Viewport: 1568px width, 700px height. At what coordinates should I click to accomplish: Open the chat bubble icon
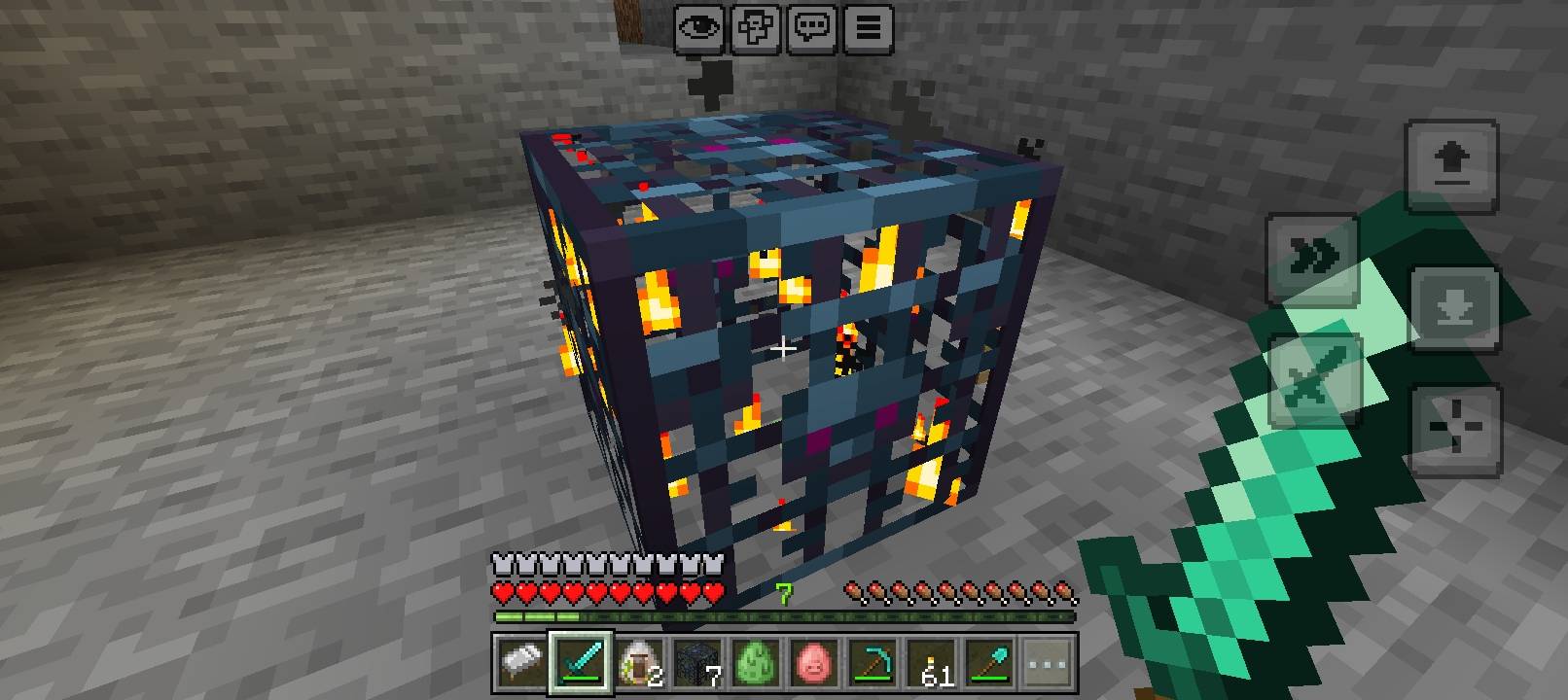click(x=812, y=28)
